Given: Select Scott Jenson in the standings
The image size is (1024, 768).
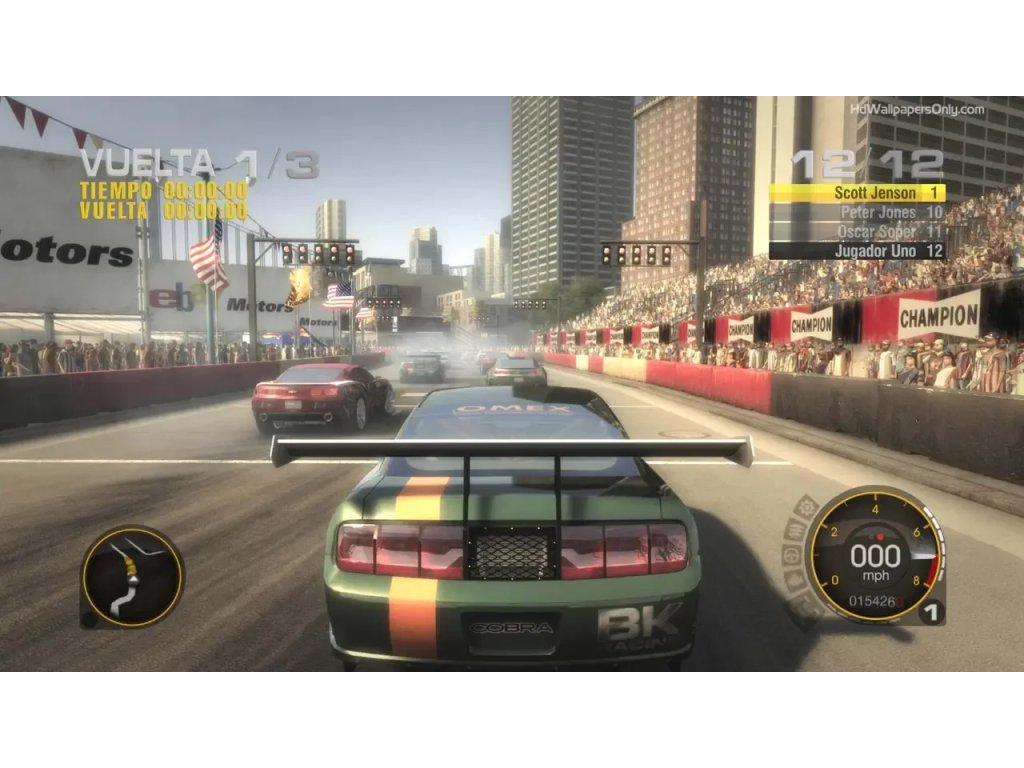Looking at the screenshot, I should click(857, 193).
